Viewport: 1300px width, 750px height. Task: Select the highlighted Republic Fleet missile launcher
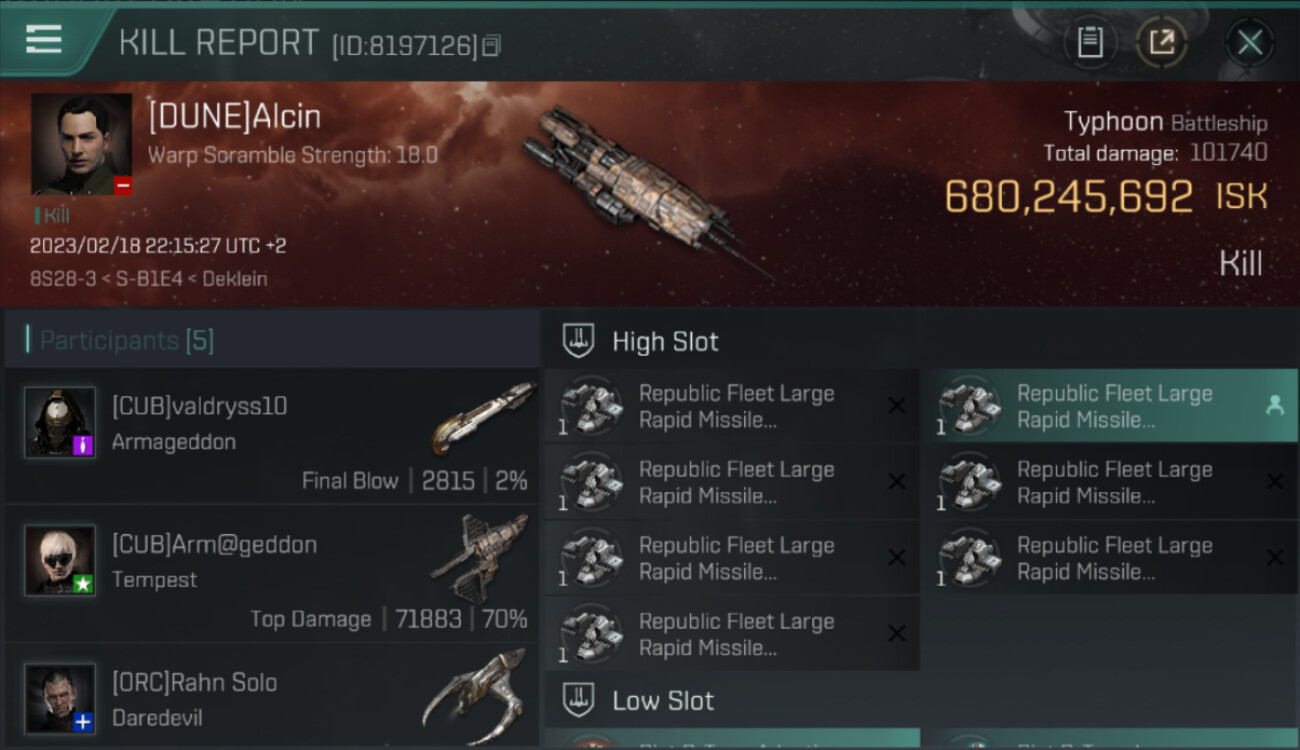click(1108, 407)
